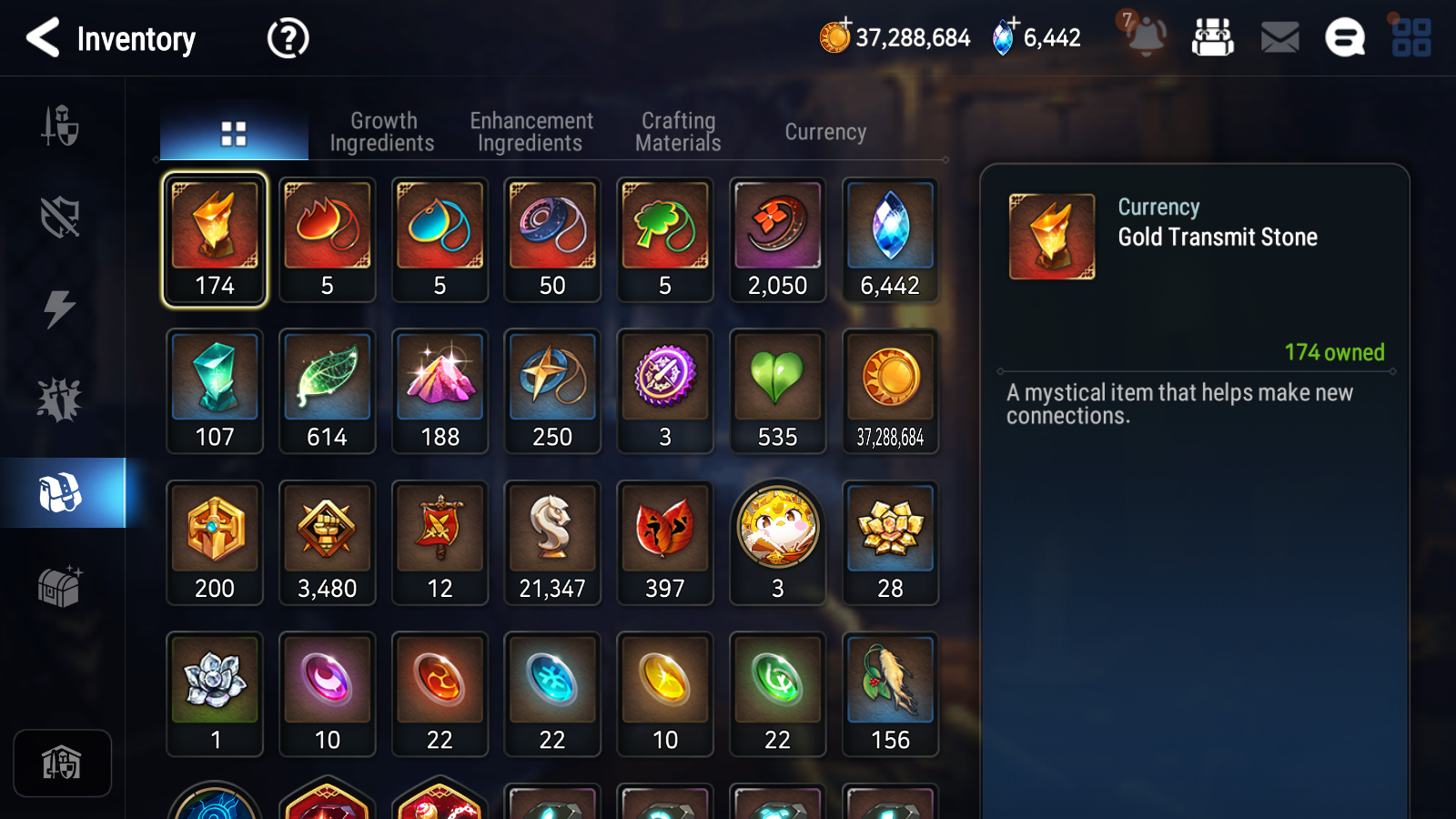Select the lightning energy icon in sidebar

62,309
